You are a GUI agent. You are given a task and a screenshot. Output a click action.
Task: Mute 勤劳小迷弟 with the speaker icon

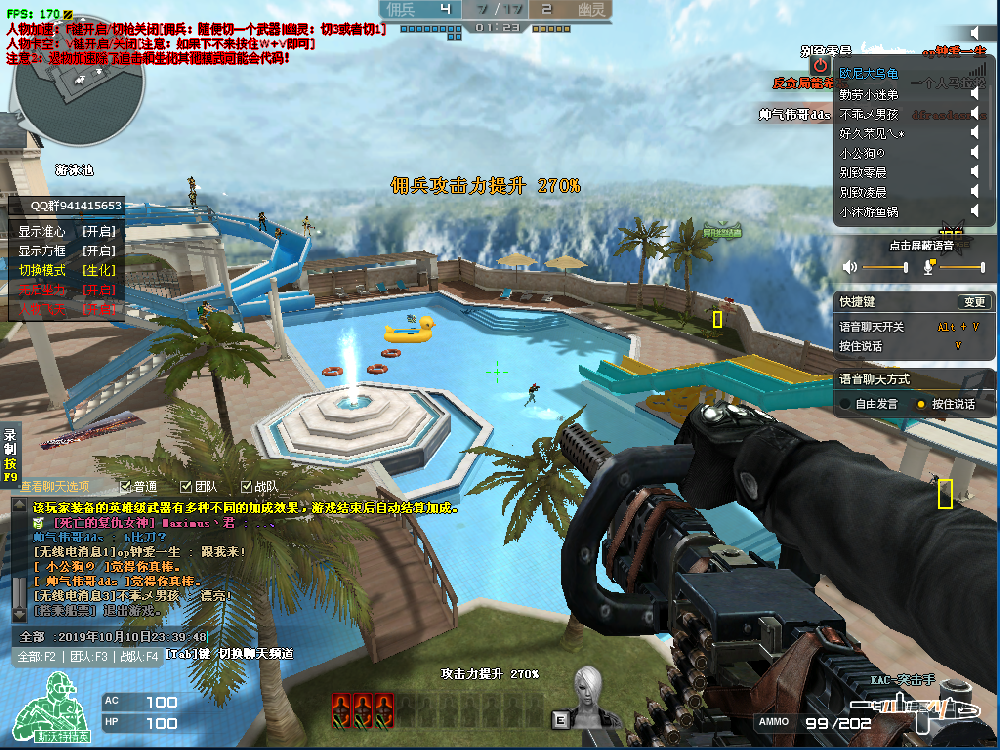coord(974,93)
